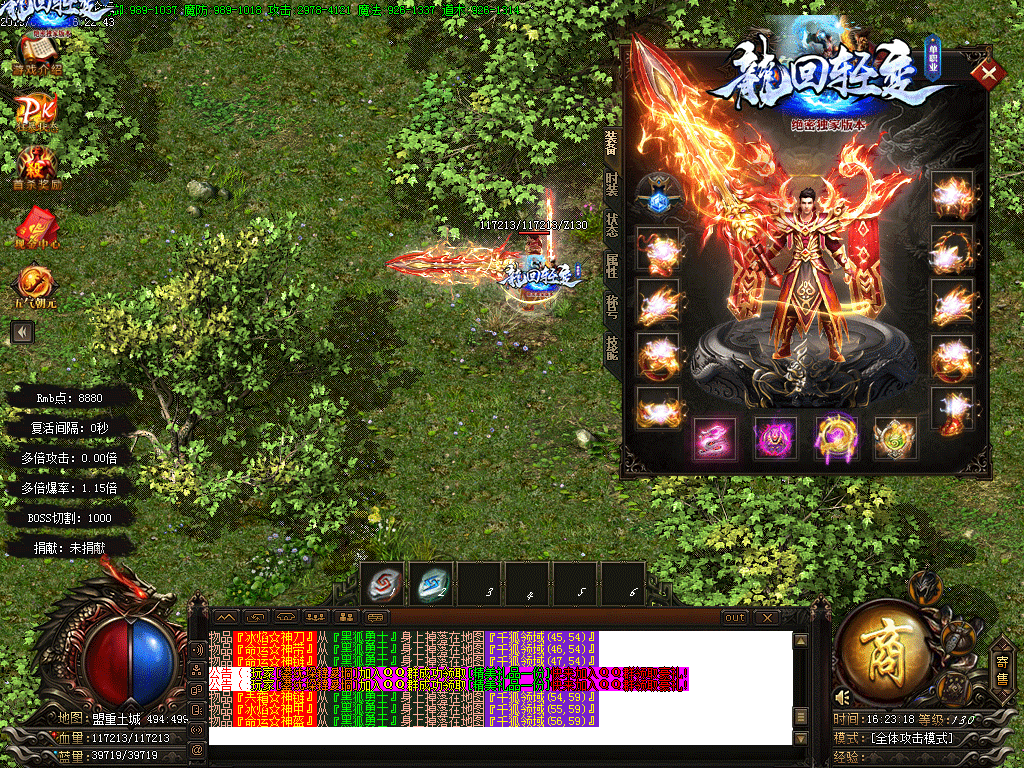Switch to the 技能 (skills) tab

click(612, 347)
